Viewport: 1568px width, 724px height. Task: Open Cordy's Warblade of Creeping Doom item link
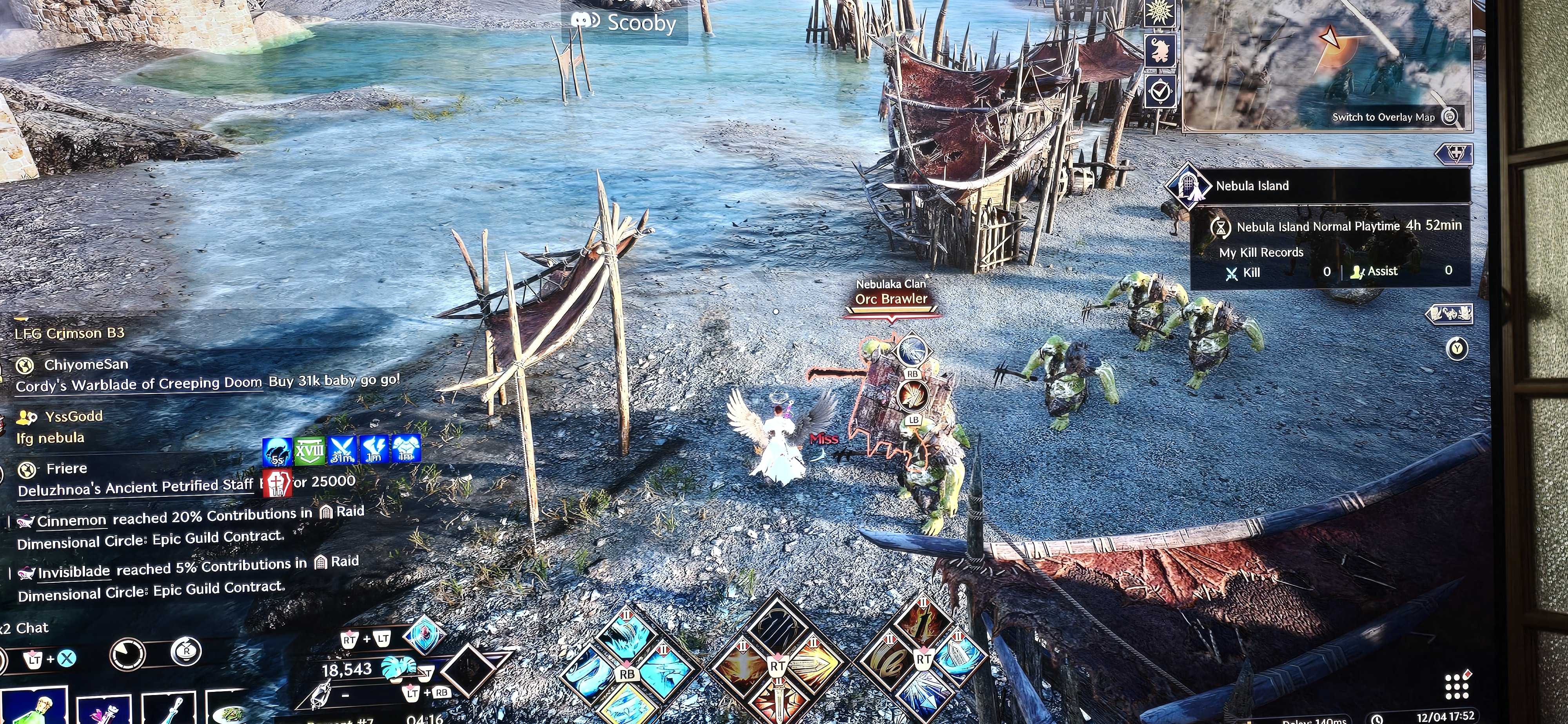tap(139, 384)
